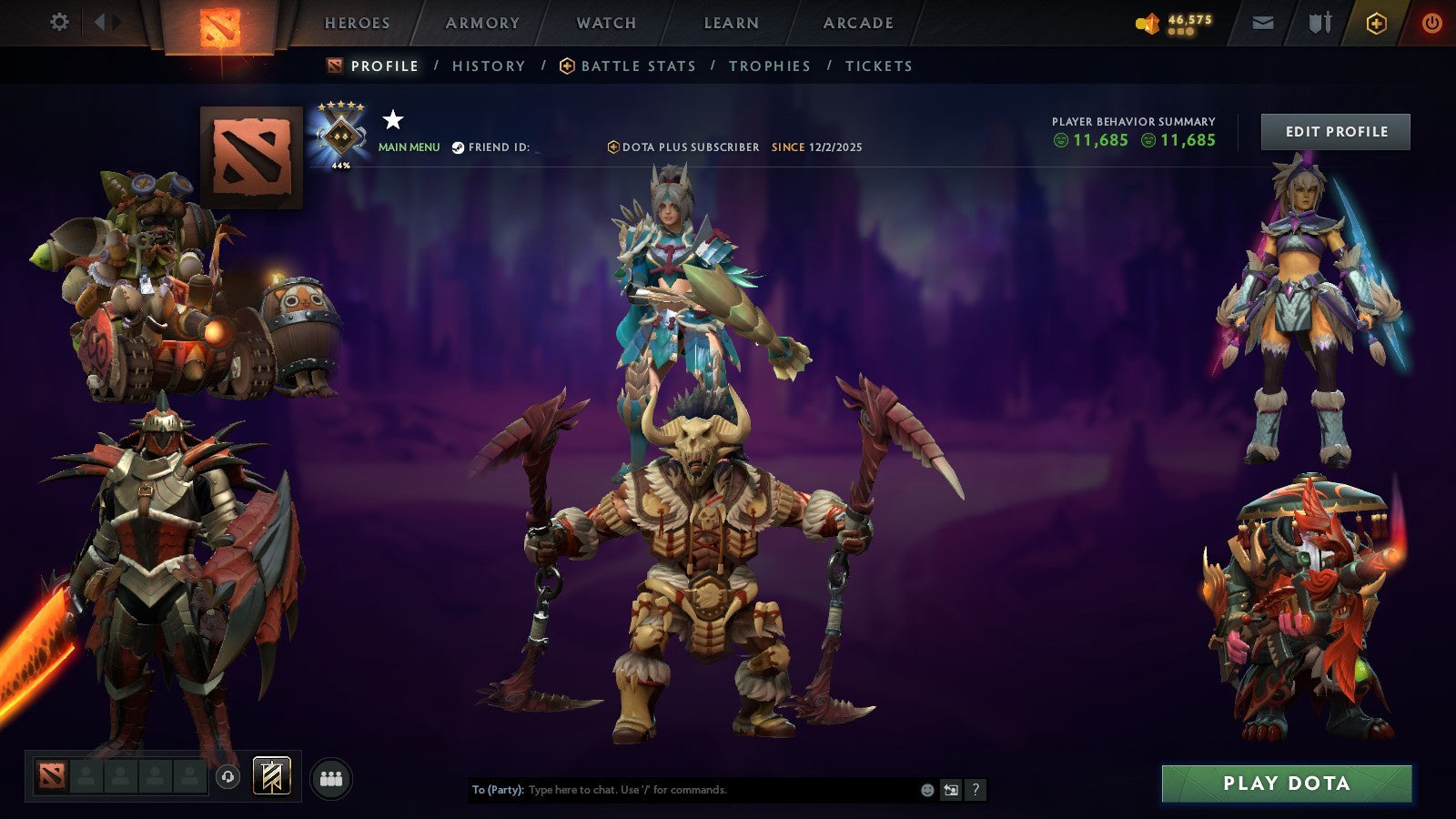Viewport: 1456px width, 819px height.
Task: Click the Edit Profile button
Action: pyautogui.click(x=1334, y=131)
